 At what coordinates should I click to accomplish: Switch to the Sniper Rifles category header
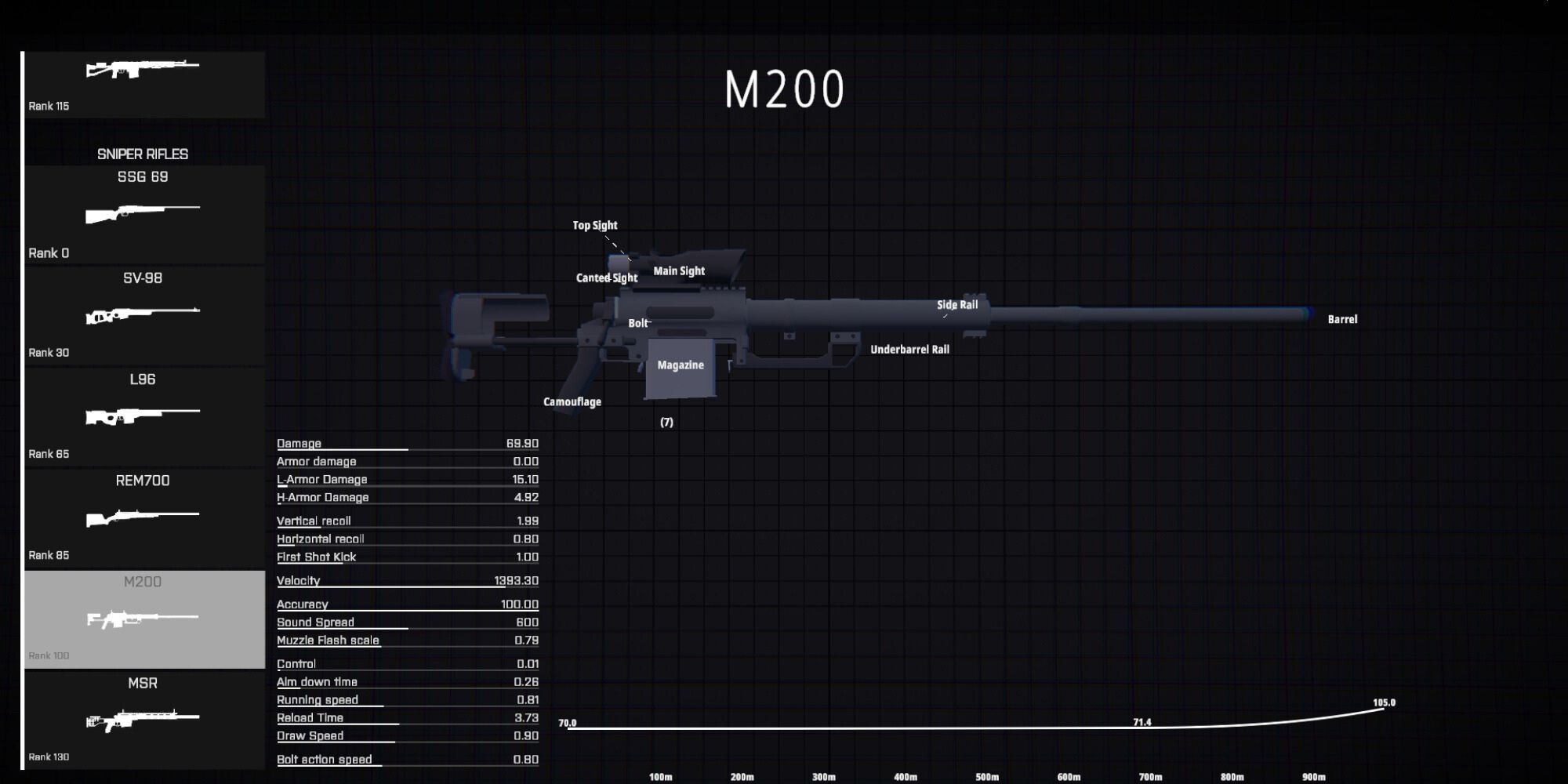pyautogui.click(x=142, y=154)
